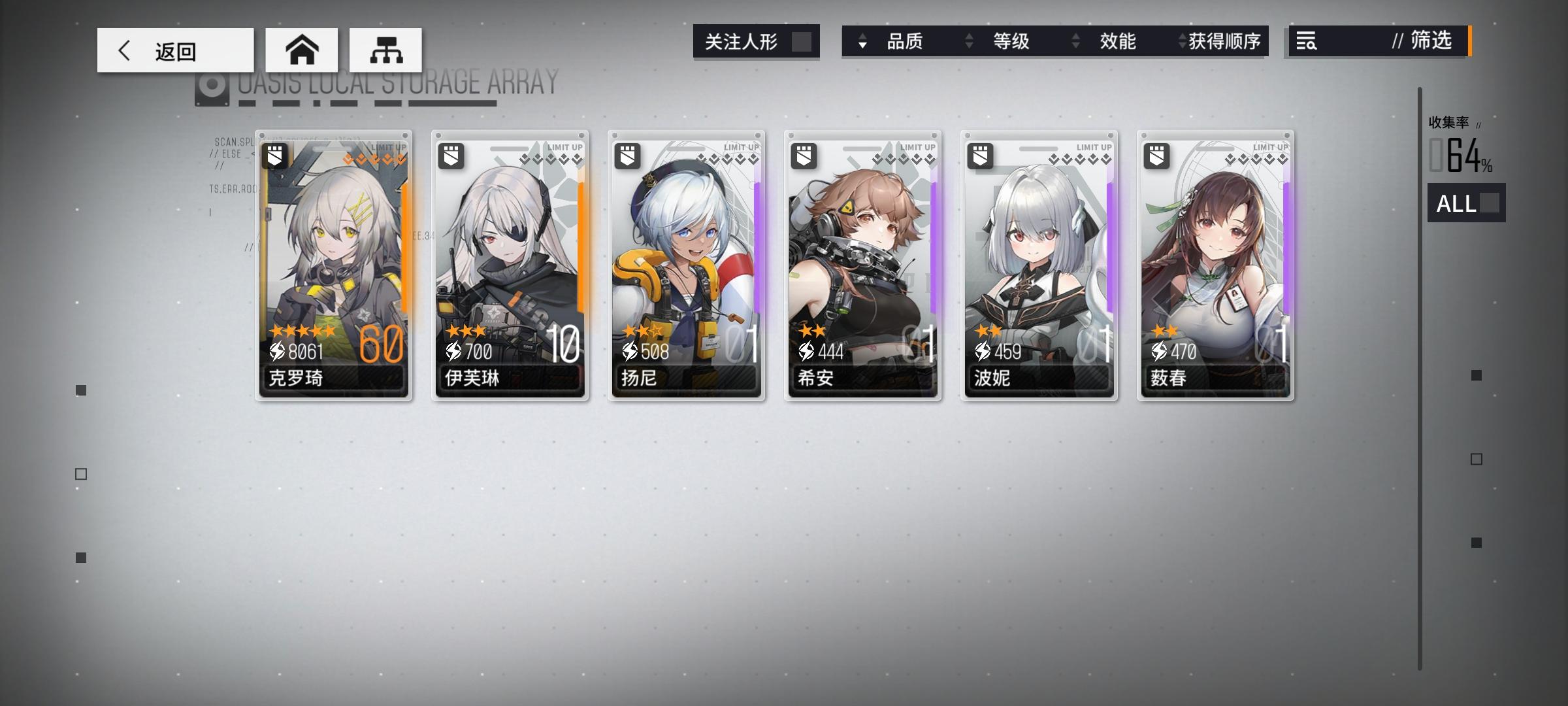Image resolution: width=1568 pixels, height=706 pixels.
Task: Click the 返回 back button
Action: pos(175,49)
